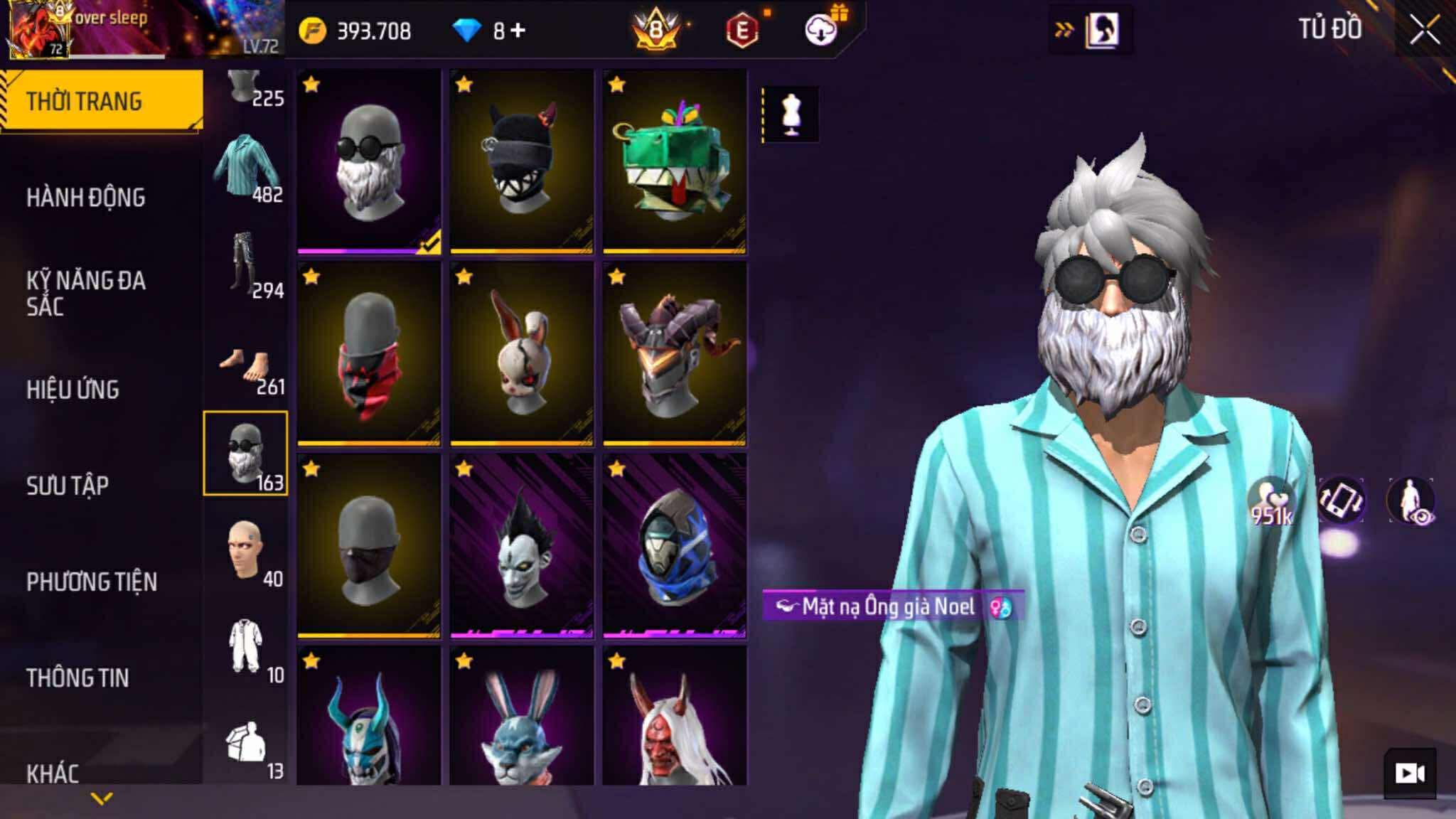Open the bald head face category
The width and height of the screenshot is (1456, 819).
pos(246,552)
